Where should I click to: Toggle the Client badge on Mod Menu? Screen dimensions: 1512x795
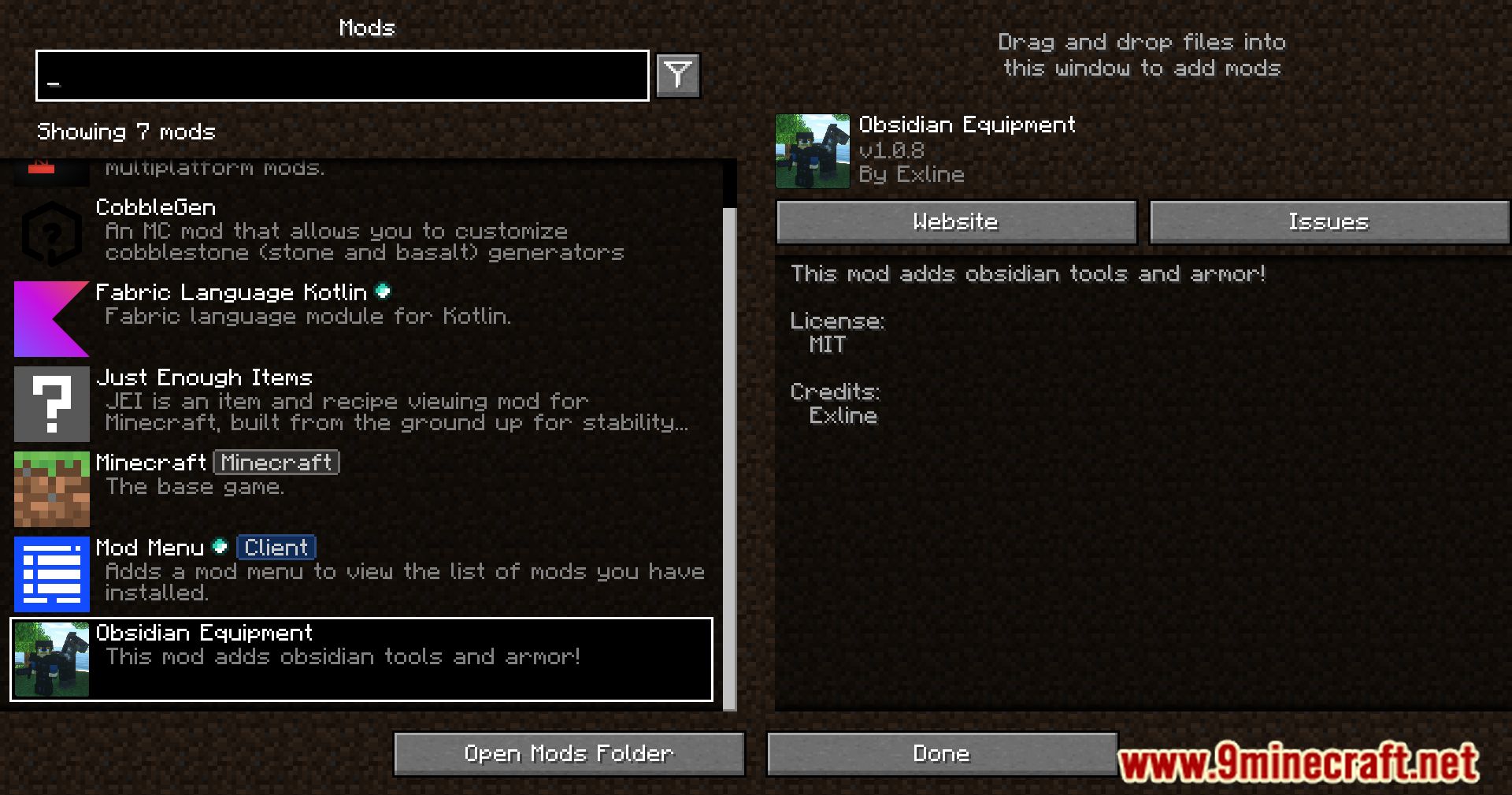point(276,546)
